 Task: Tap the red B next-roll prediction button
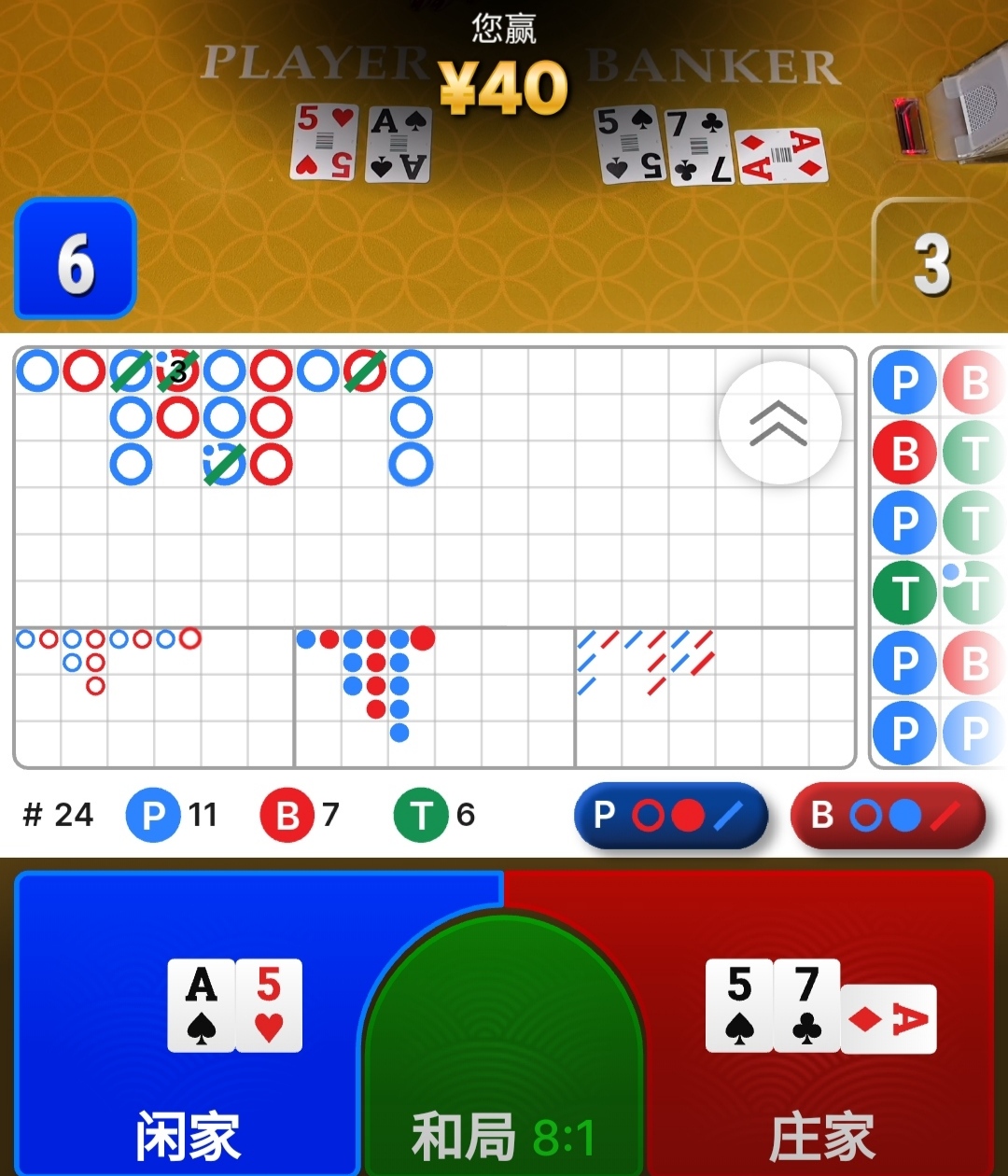click(x=887, y=815)
